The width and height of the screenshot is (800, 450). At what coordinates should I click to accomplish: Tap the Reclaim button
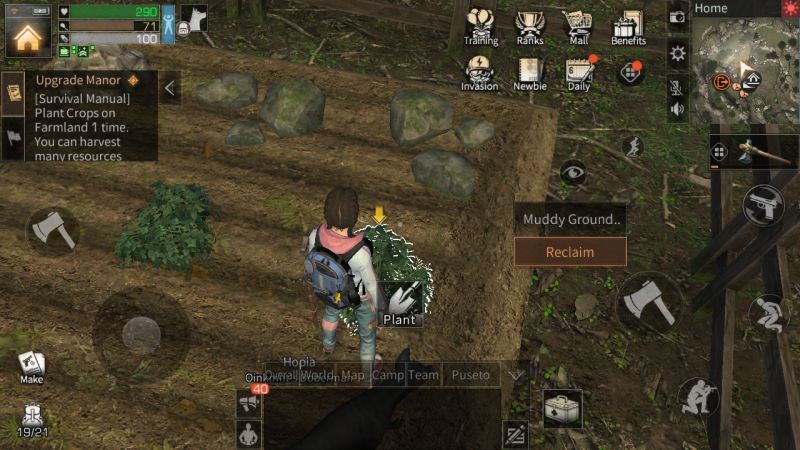click(x=570, y=252)
